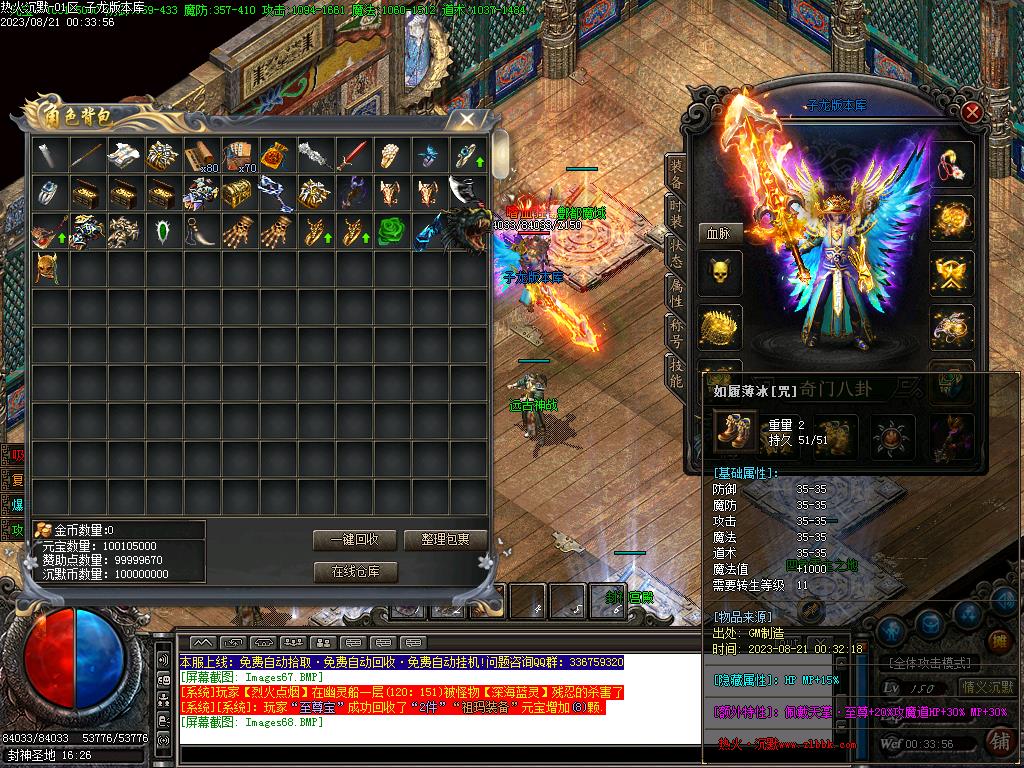Select the red and gold pouch item
Screen dimensions: 1024x768
pos(276,155)
